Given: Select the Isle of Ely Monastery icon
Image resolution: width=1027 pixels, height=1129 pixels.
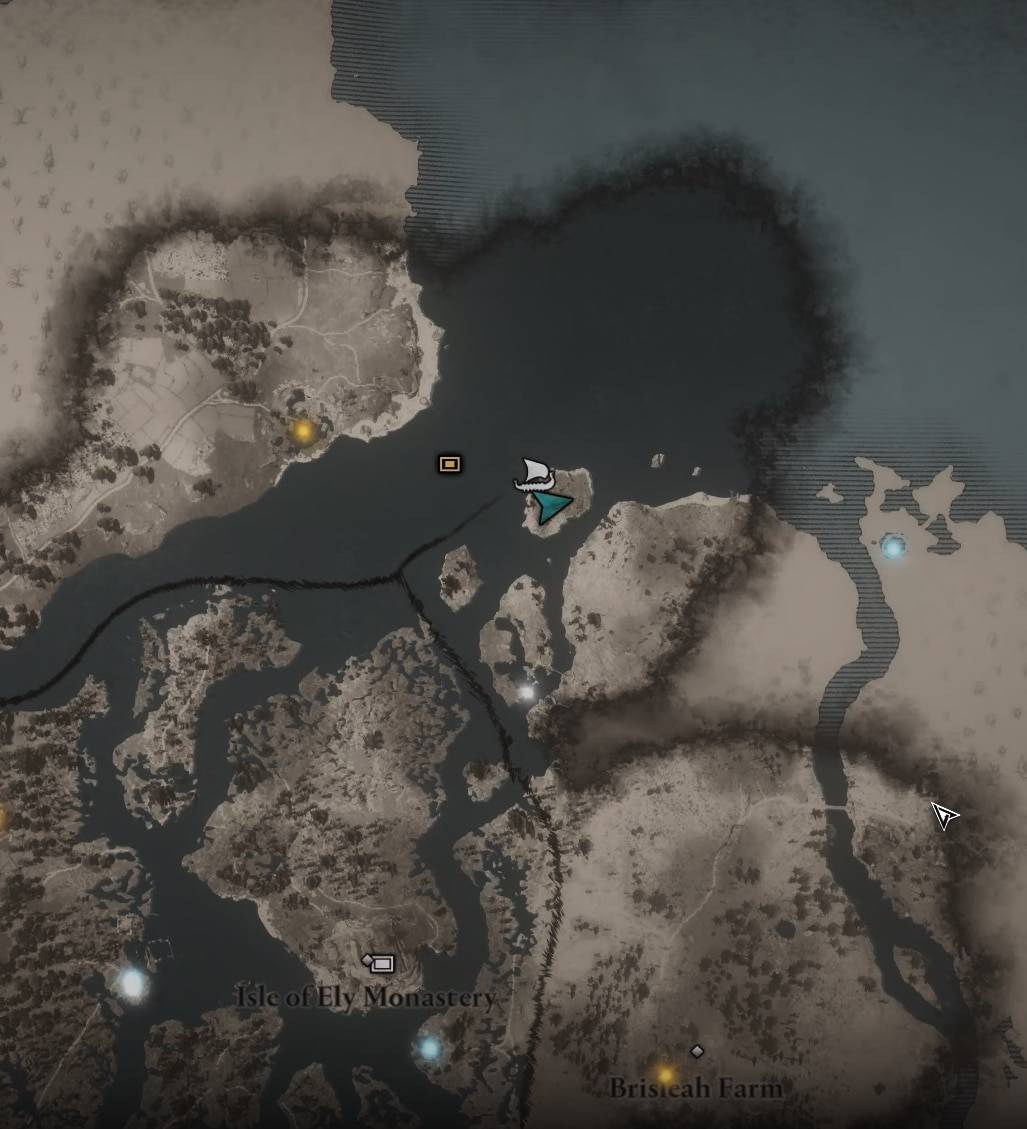Looking at the screenshot, I should [x=380, y=963].
